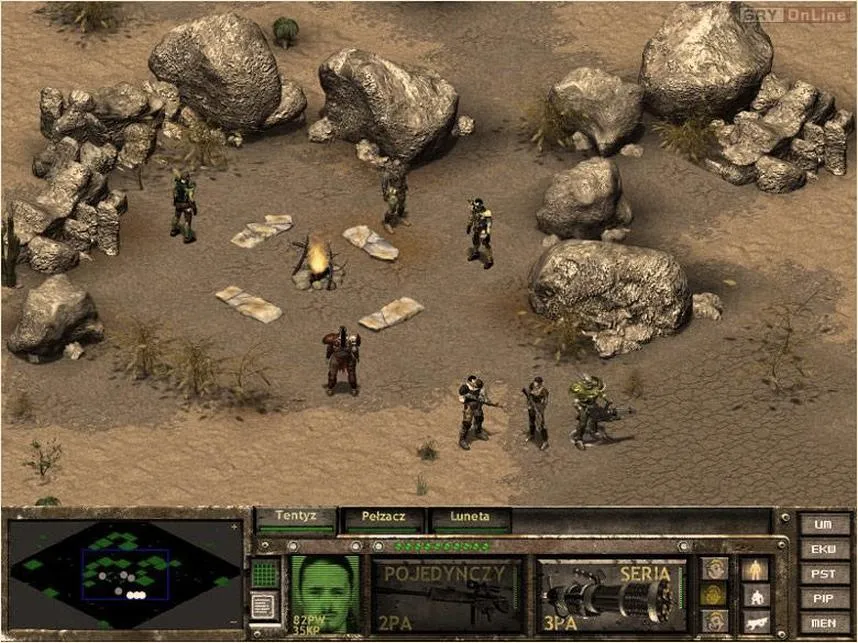Viewport: 858px width, 643px height.
Task: Select squad member Pełzacz
Action: click(383, 519)
